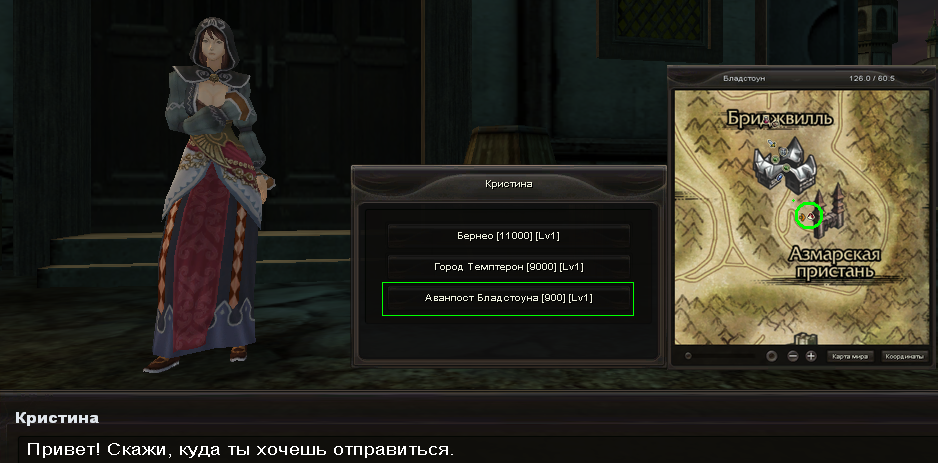
Task: Zoom in the map with plus button
Action: (811, 356)
